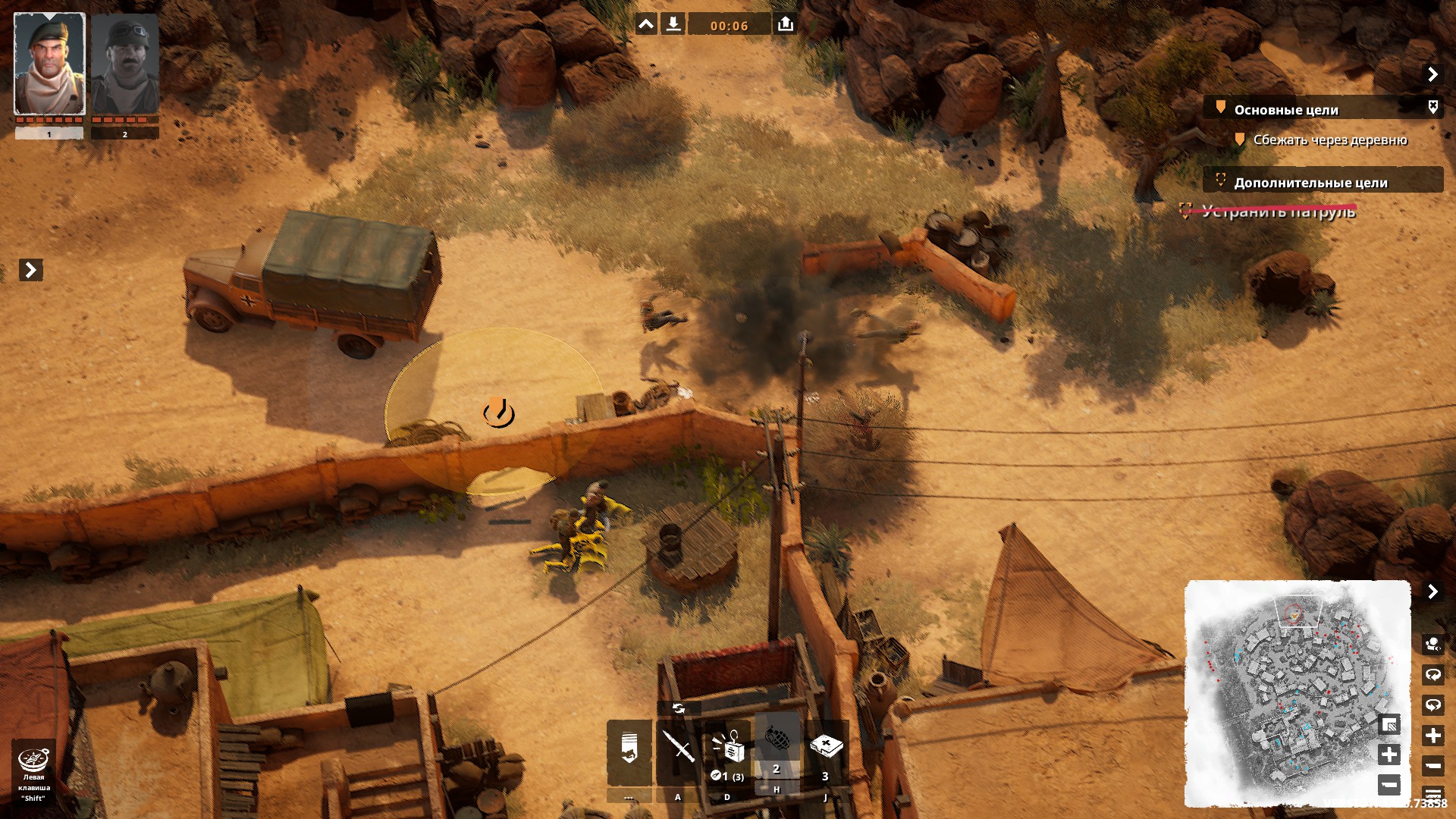The width and height of the screenshot is (1456, 819).
Task: Toggle the objectives panel arrow above Основные цели
Action: [x=1432, y=74]
